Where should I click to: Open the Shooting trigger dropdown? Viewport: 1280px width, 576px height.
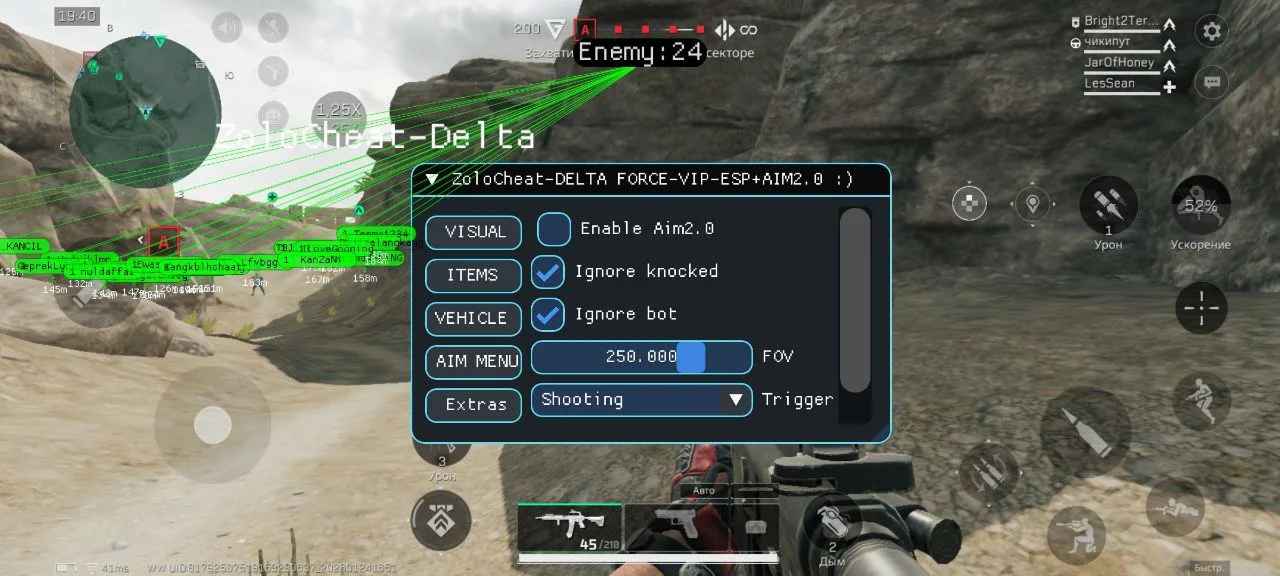(641, 400)
